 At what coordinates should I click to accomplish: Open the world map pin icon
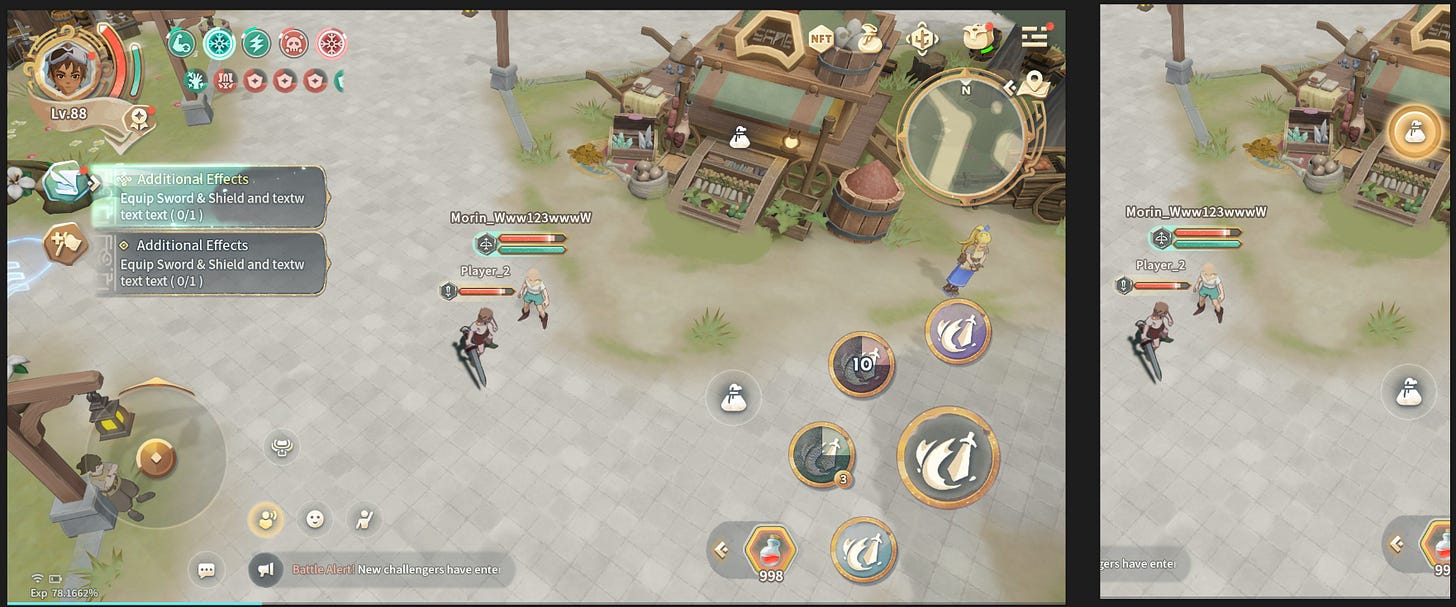click(1034, 85)
